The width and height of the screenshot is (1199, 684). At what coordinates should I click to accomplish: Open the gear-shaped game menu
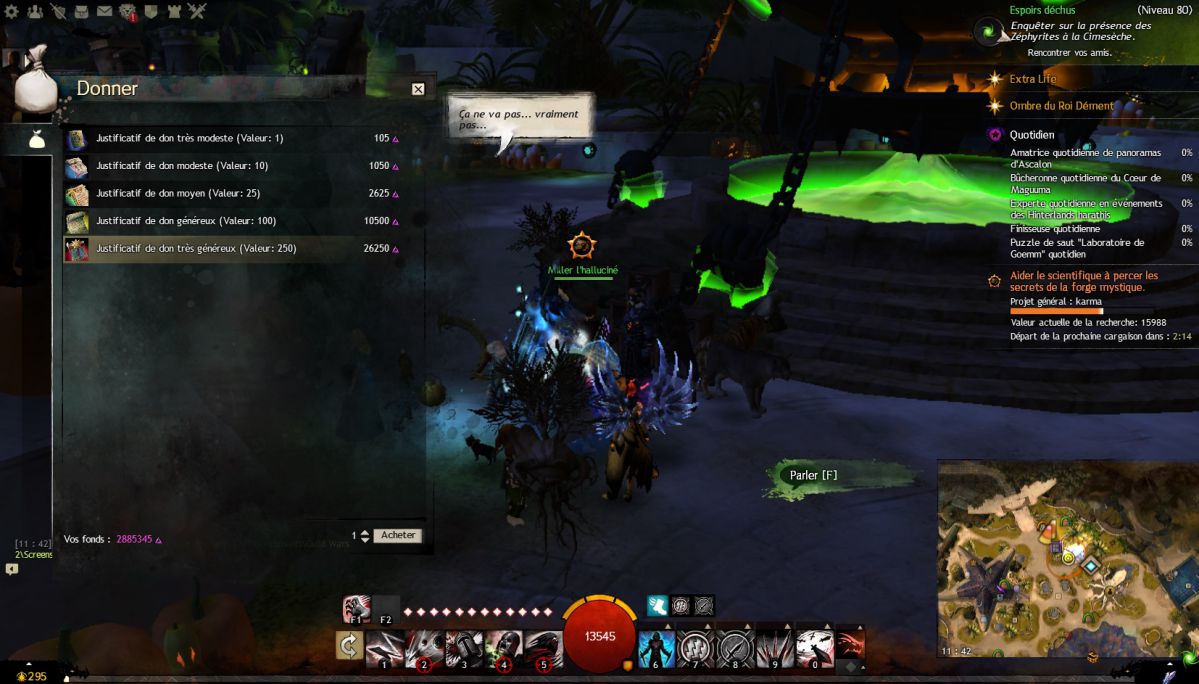point(12,12)
